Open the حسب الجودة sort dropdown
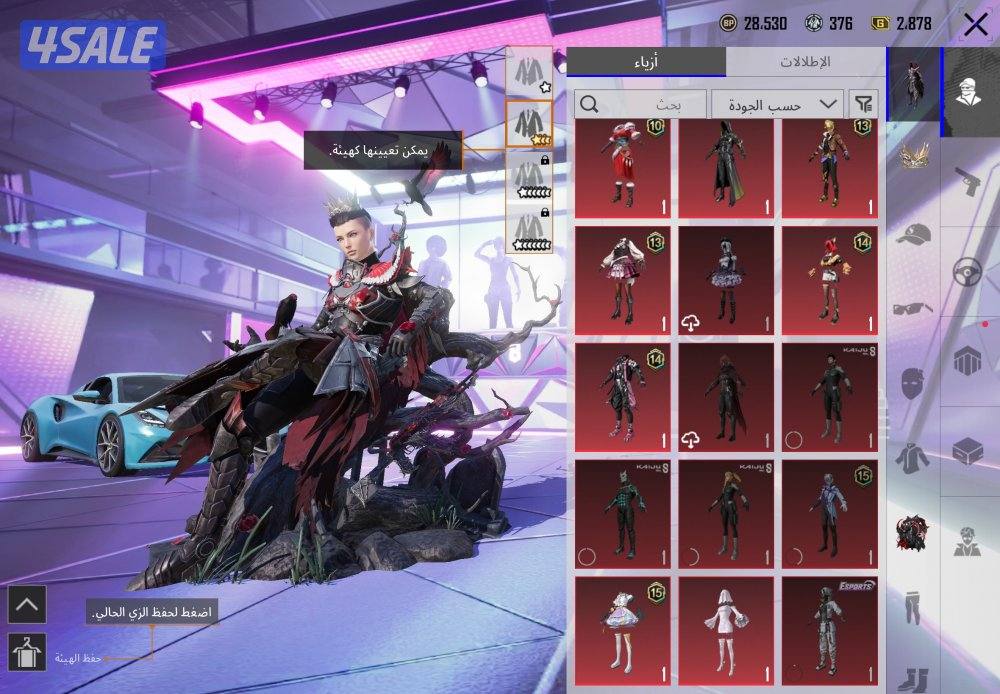1000x694 pixels. 776,103
